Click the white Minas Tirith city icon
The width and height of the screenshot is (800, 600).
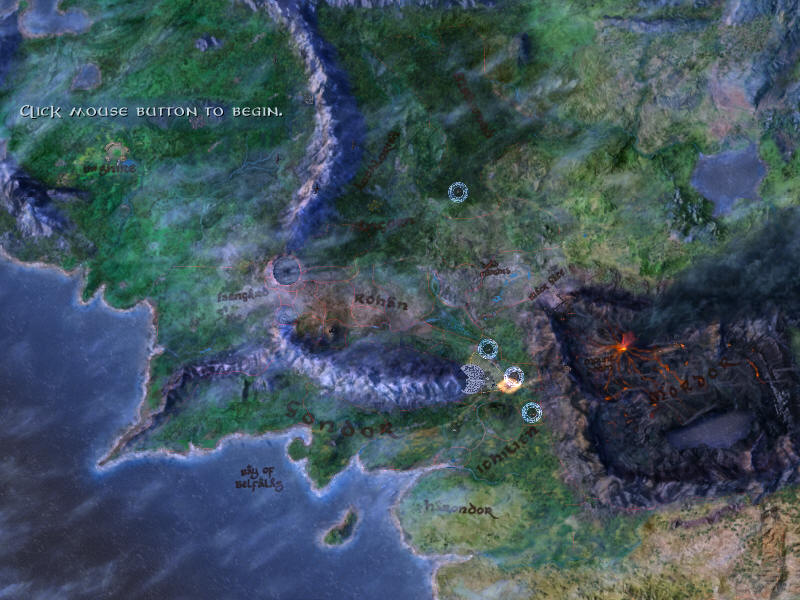point(474,377)
